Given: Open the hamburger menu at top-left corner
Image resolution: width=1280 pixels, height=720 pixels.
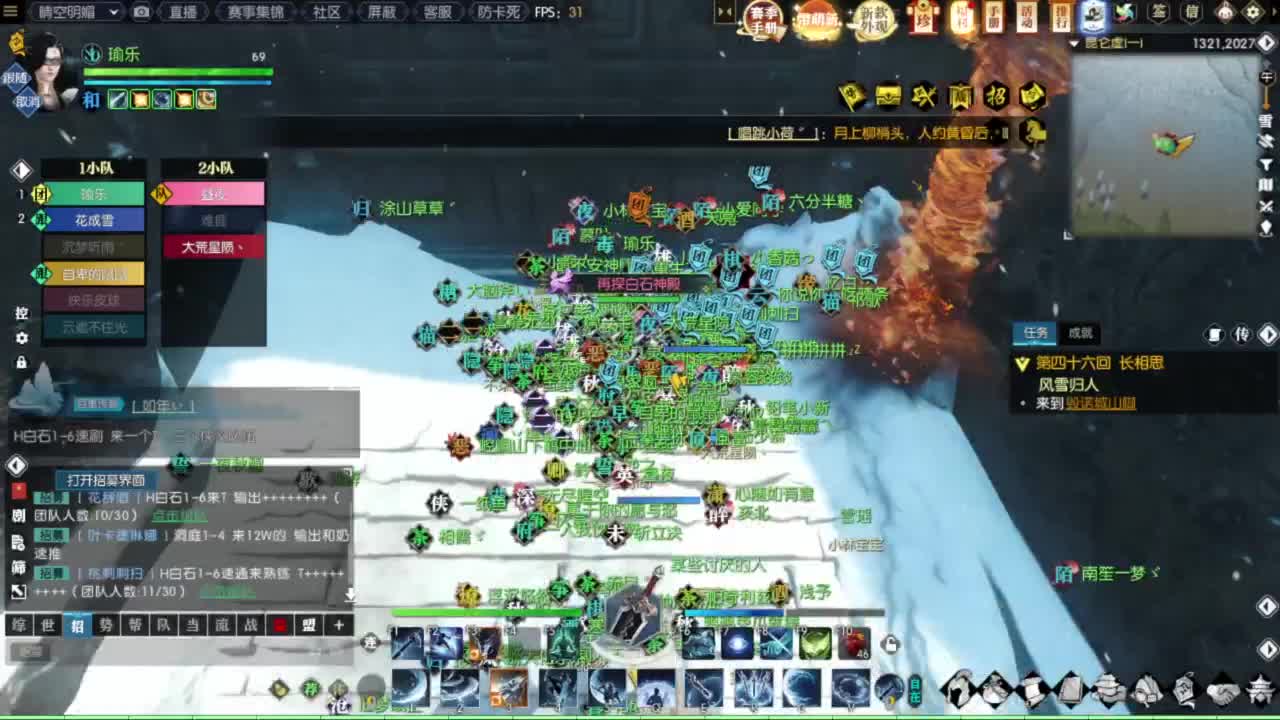Looking at the screenshot, I should (10, 12).
